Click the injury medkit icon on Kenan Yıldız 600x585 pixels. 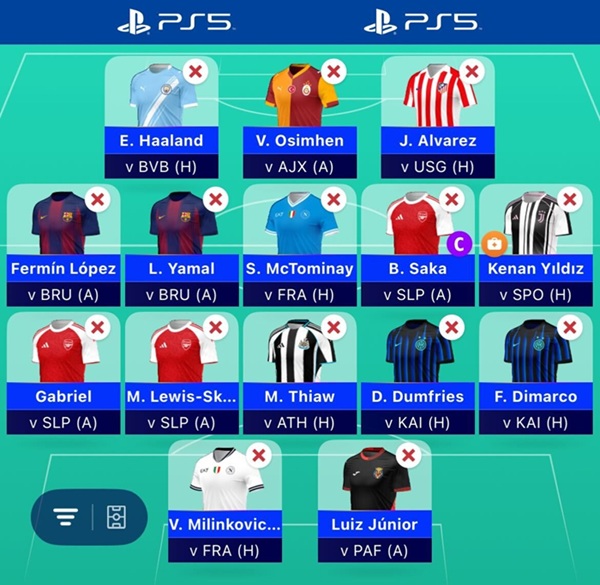(493, 242)
